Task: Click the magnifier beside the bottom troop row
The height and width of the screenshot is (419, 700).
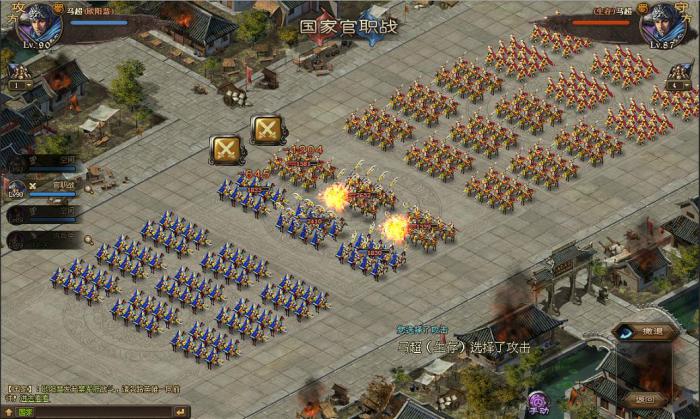Action: point(88,240)
